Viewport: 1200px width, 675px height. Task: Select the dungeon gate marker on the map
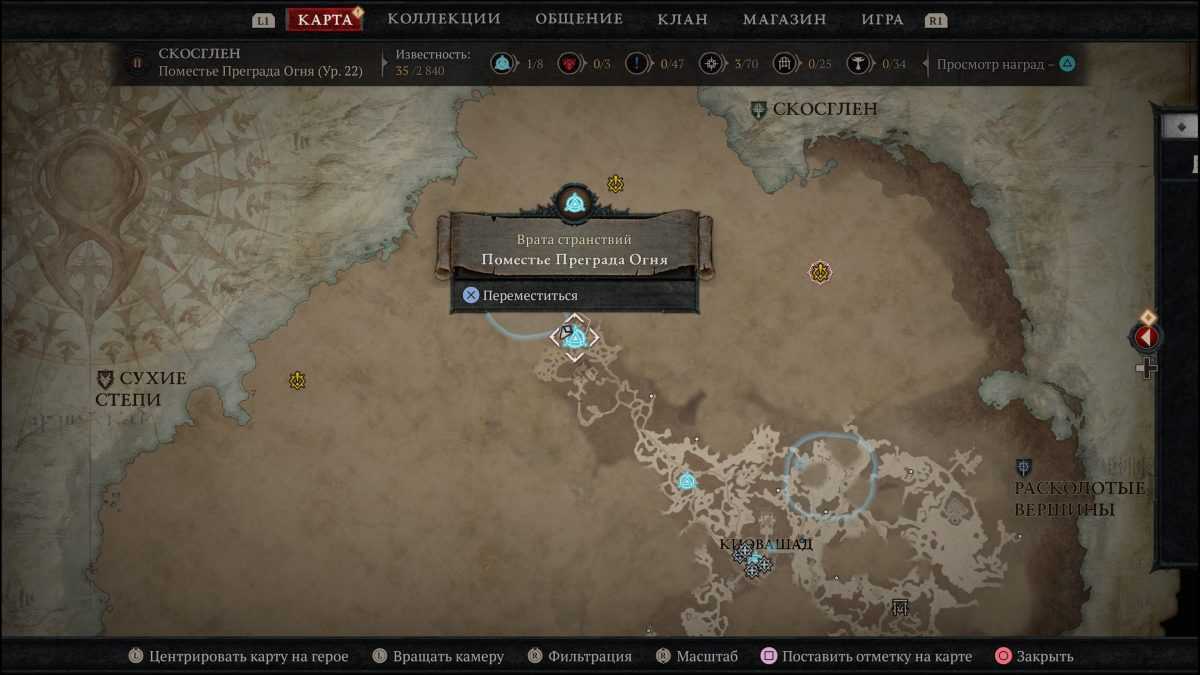pos(900,607)
